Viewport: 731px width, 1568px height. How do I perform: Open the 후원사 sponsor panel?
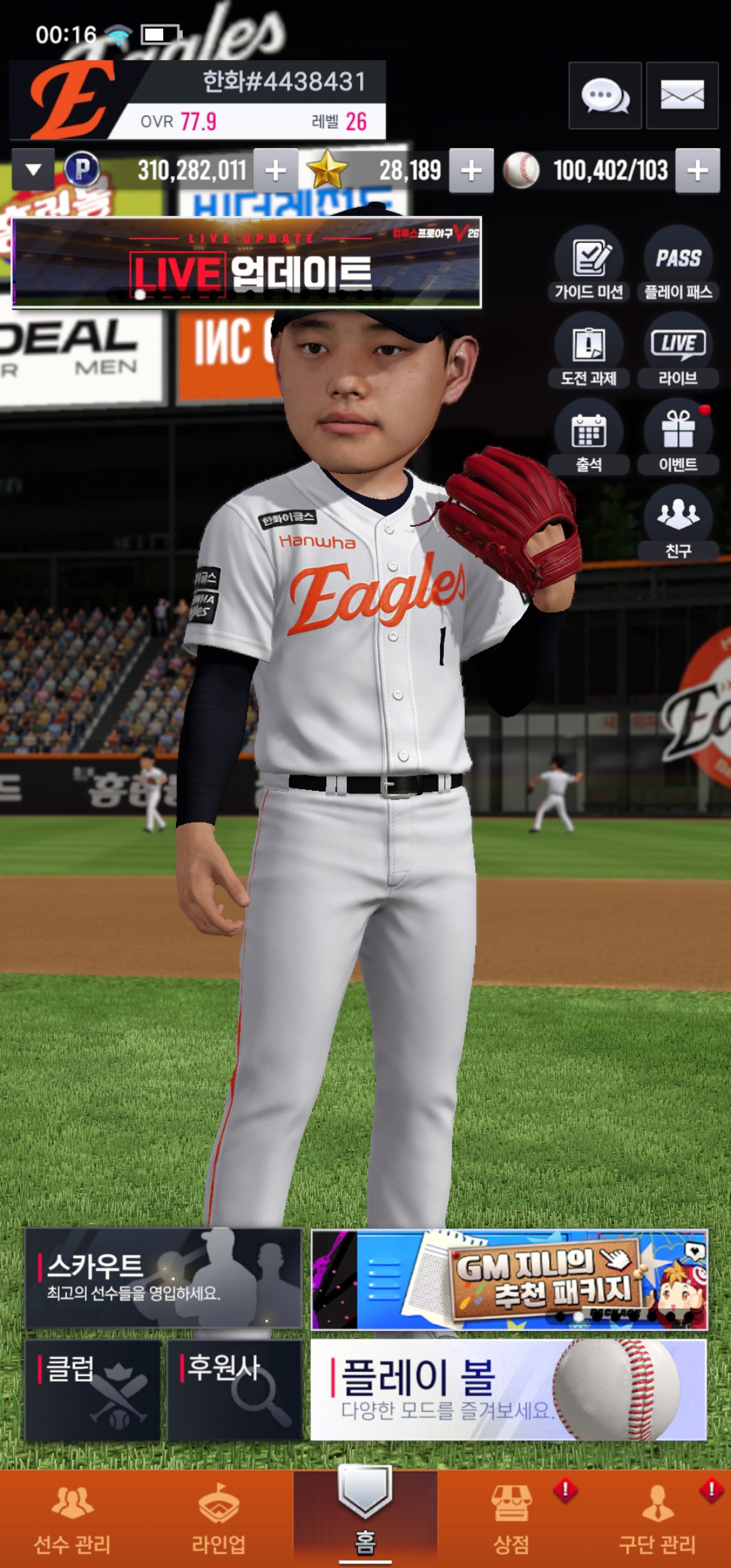[x=234, y=1389]
